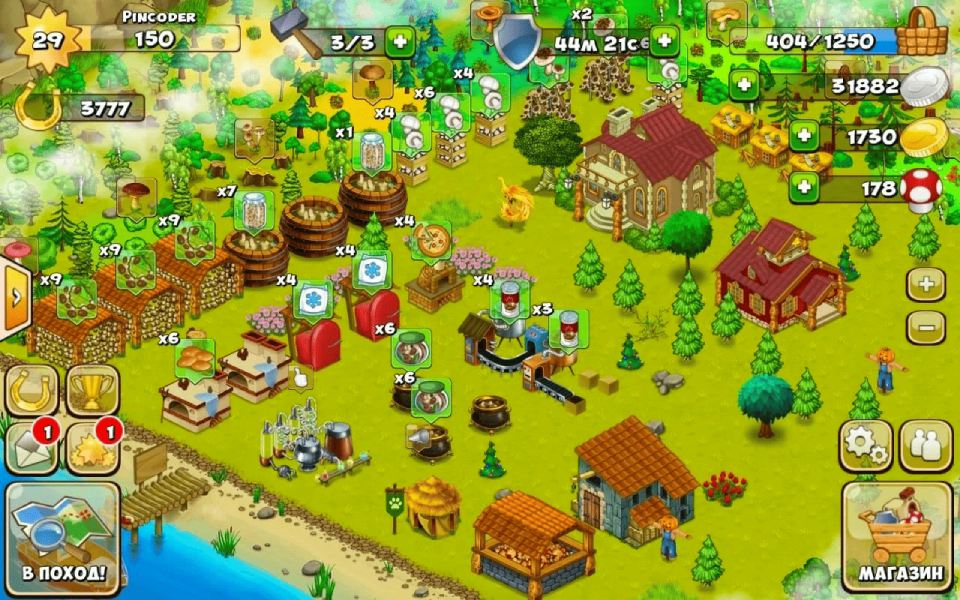960x600 pixels.
Task: Get more red mushrooms with plus
Action: pyautogui.click(x=804, y=186)
